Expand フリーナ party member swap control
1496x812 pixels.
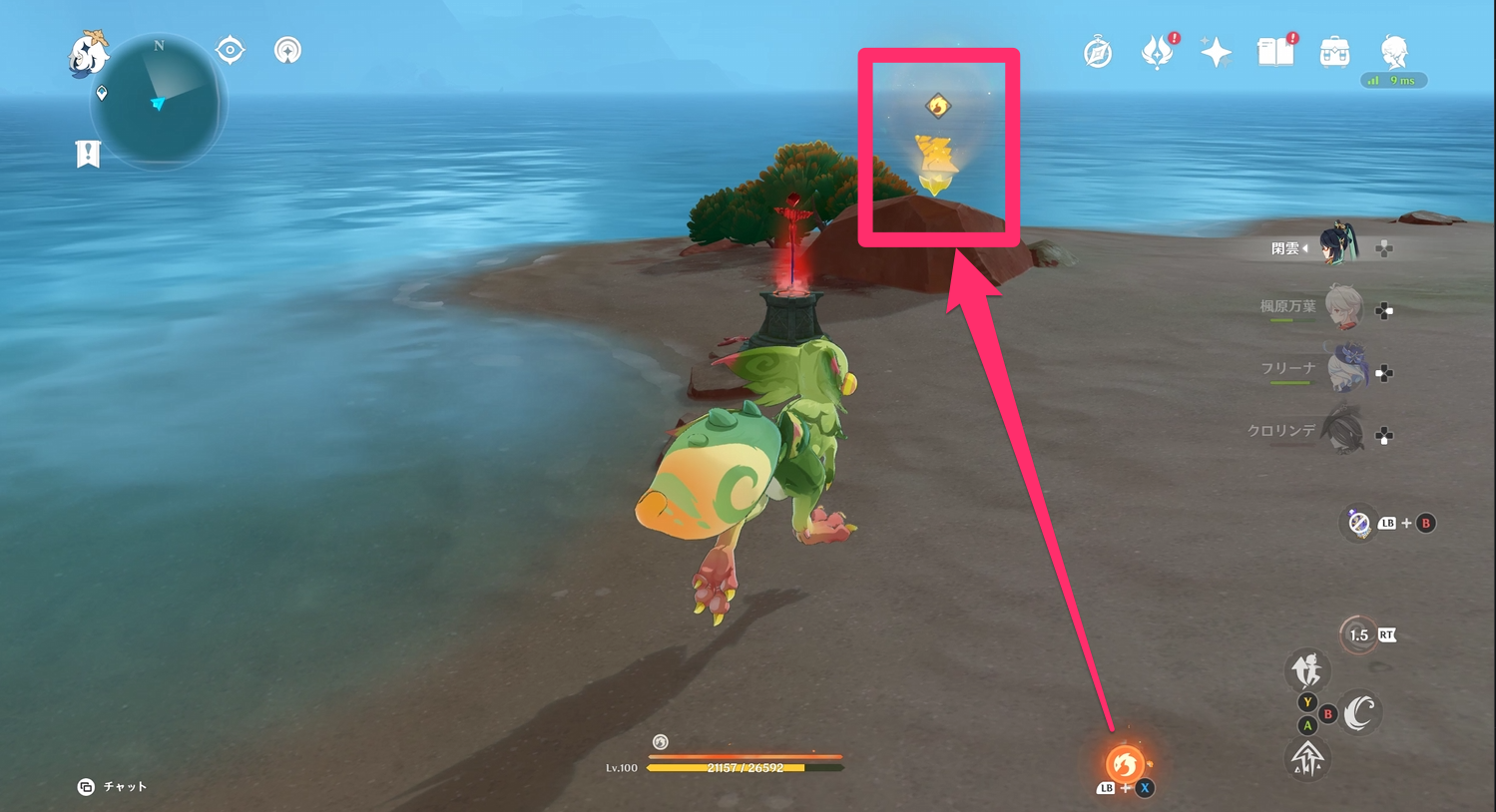[1384, 374]
